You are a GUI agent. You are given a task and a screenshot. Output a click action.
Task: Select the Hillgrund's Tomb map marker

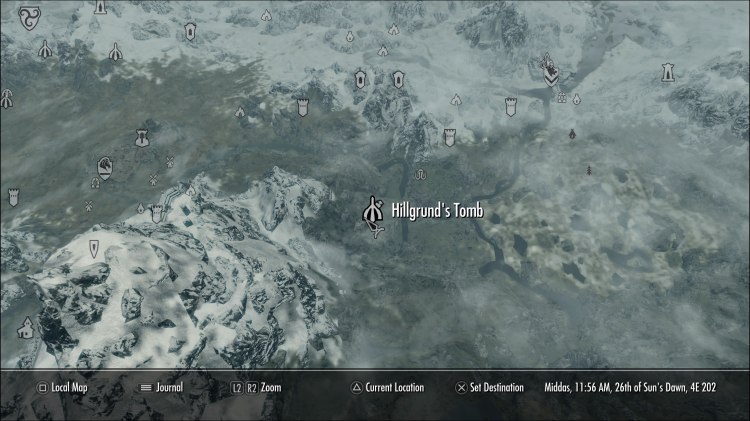(376, 211)
